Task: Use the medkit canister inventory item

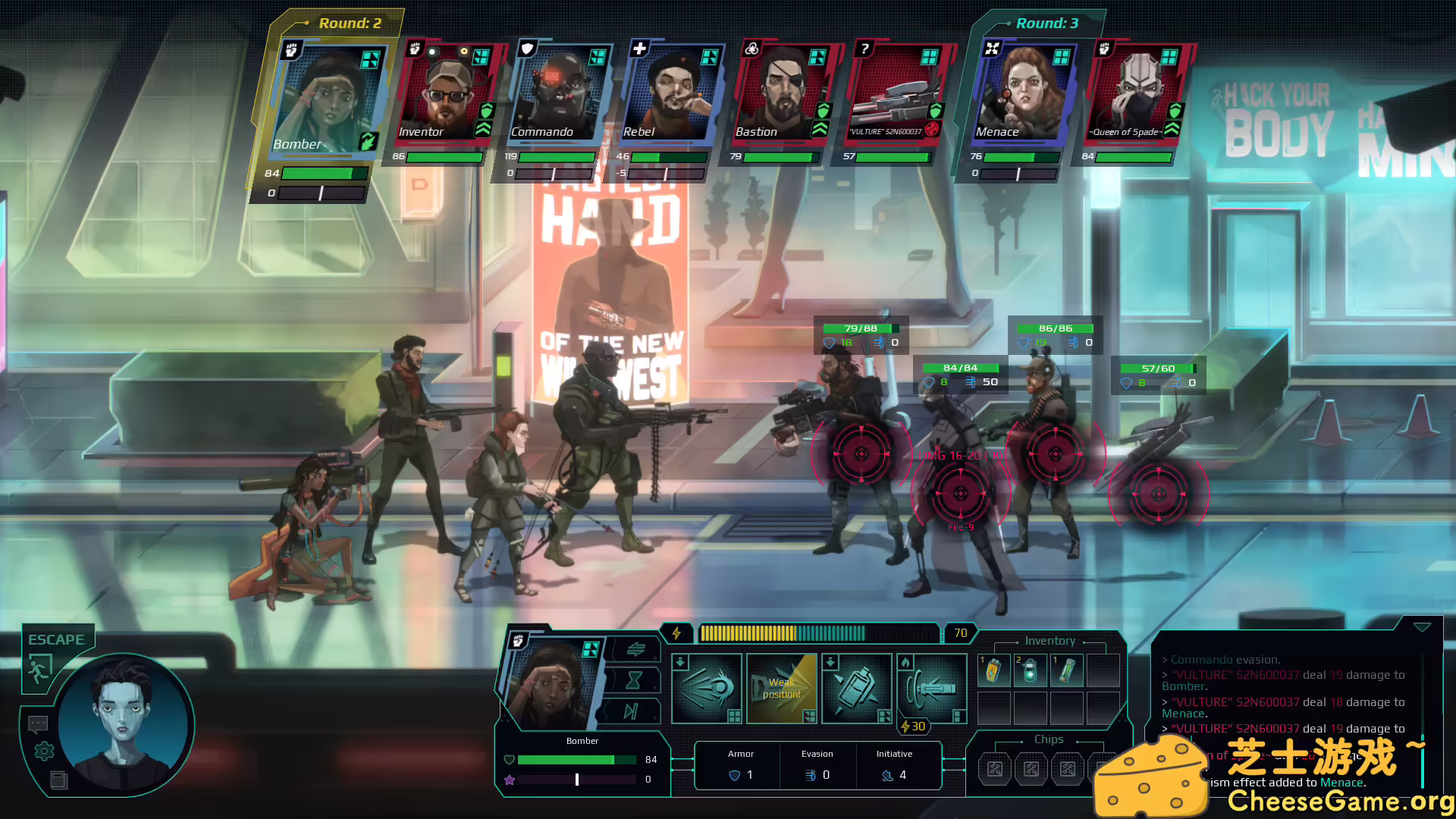Action: 1030,670
